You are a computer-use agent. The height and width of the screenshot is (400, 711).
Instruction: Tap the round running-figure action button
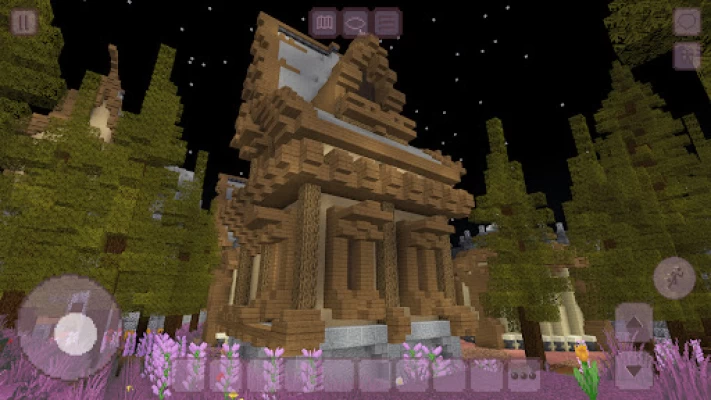coord(674,277)
